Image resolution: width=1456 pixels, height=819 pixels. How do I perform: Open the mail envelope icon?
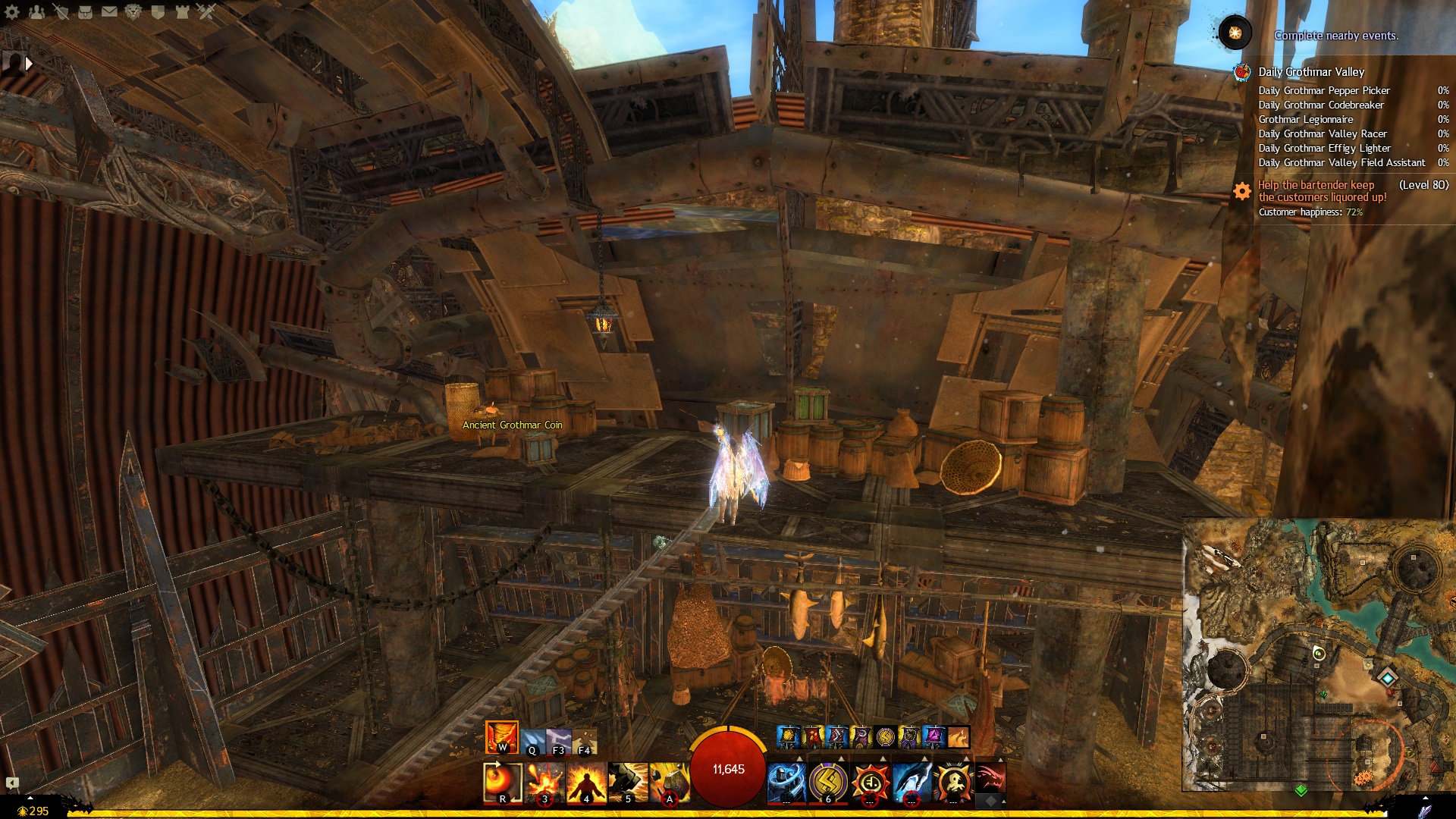[109, 11]
